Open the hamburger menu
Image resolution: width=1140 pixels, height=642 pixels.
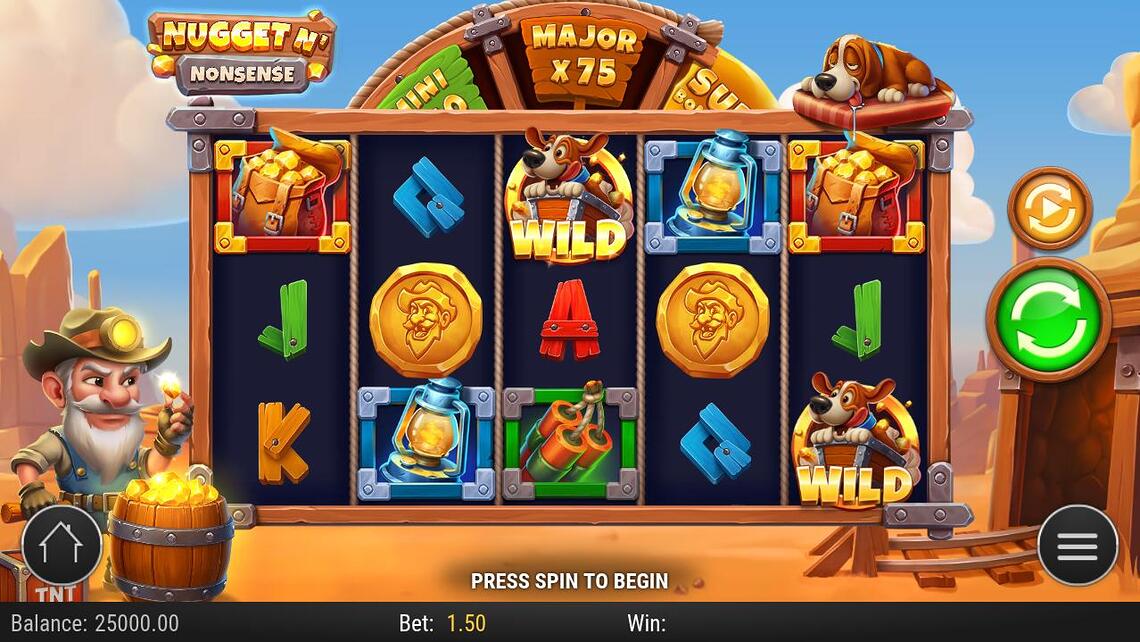(x=1077, y=545)
